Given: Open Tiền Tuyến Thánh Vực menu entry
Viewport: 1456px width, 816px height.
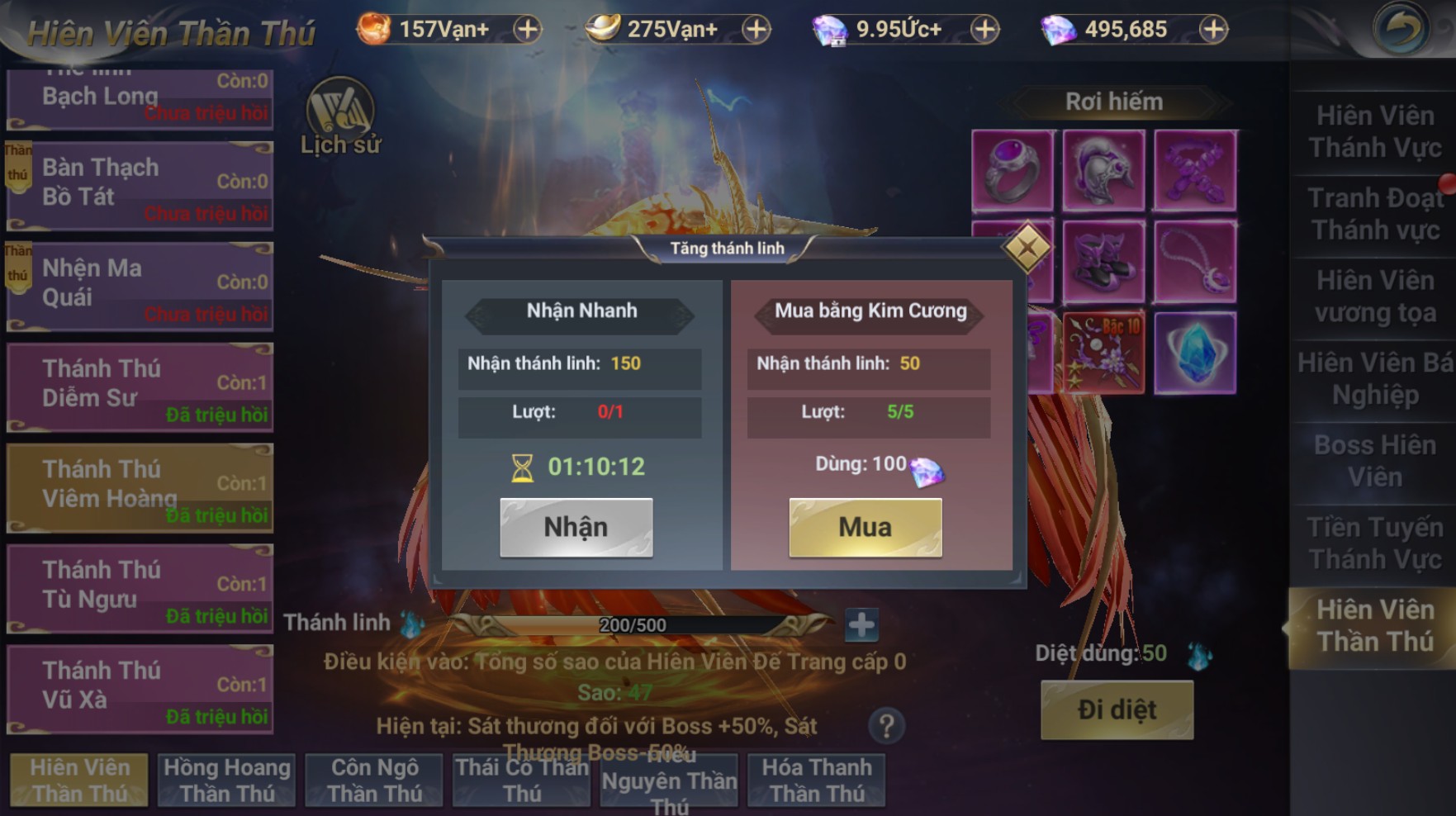Looking at the screenshot, I should coord(1374,543).
